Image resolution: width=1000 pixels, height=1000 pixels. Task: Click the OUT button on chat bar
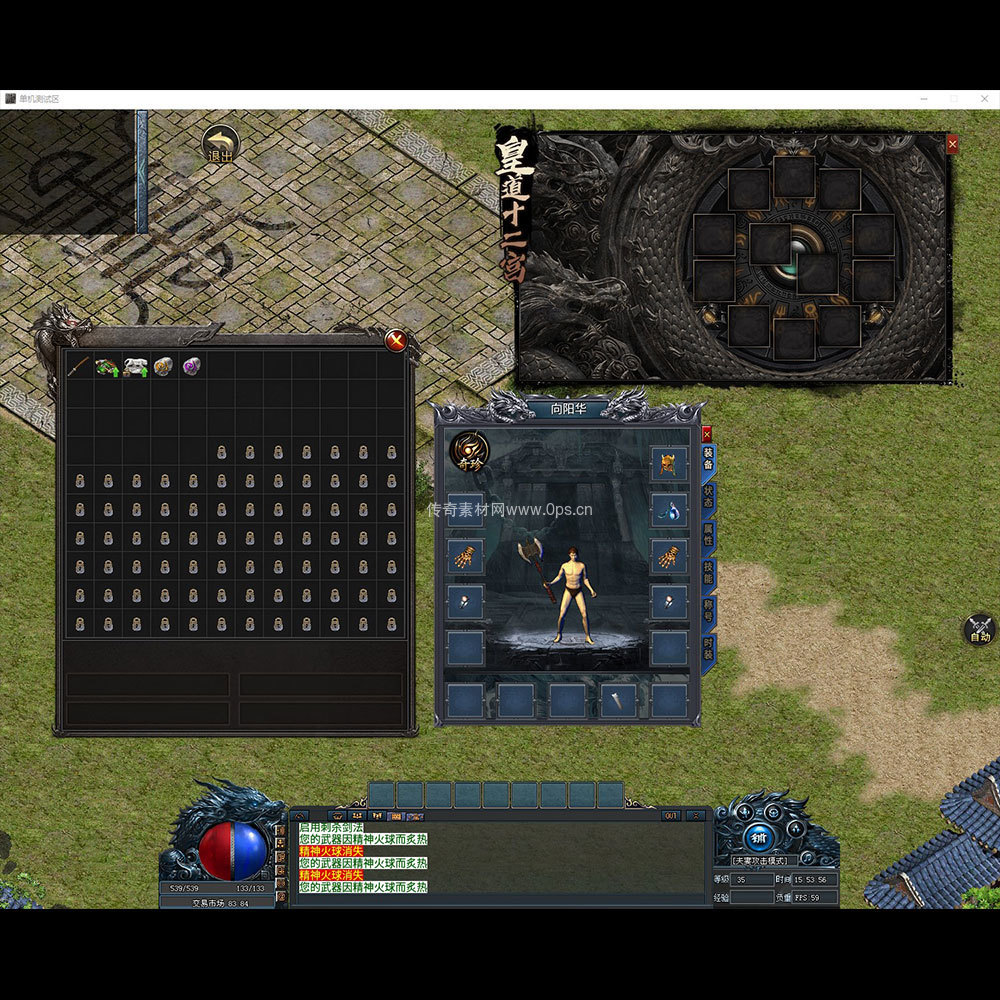(x=671, y=816)
